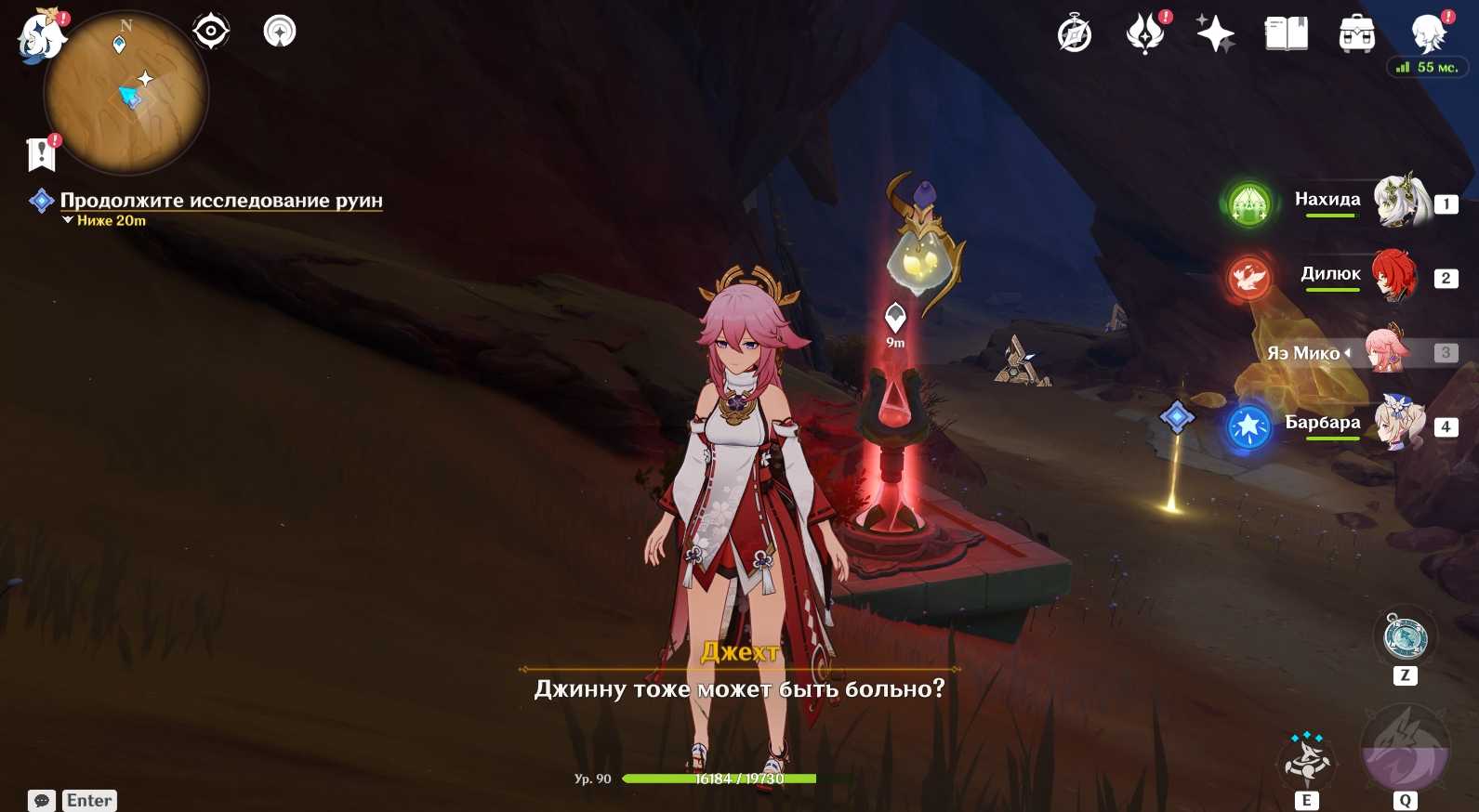Use the equipped gadget above Z
Viewport: 1479px width, 812px height.
1406,637
